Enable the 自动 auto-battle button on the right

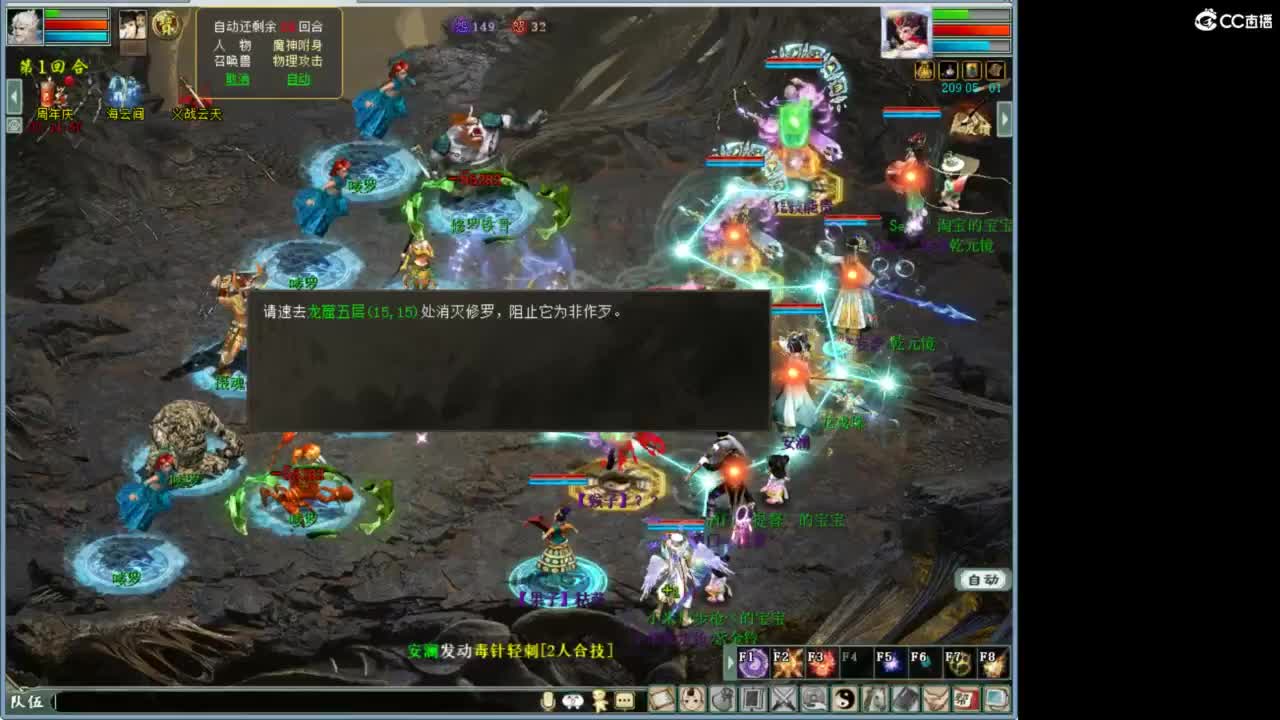985,580
